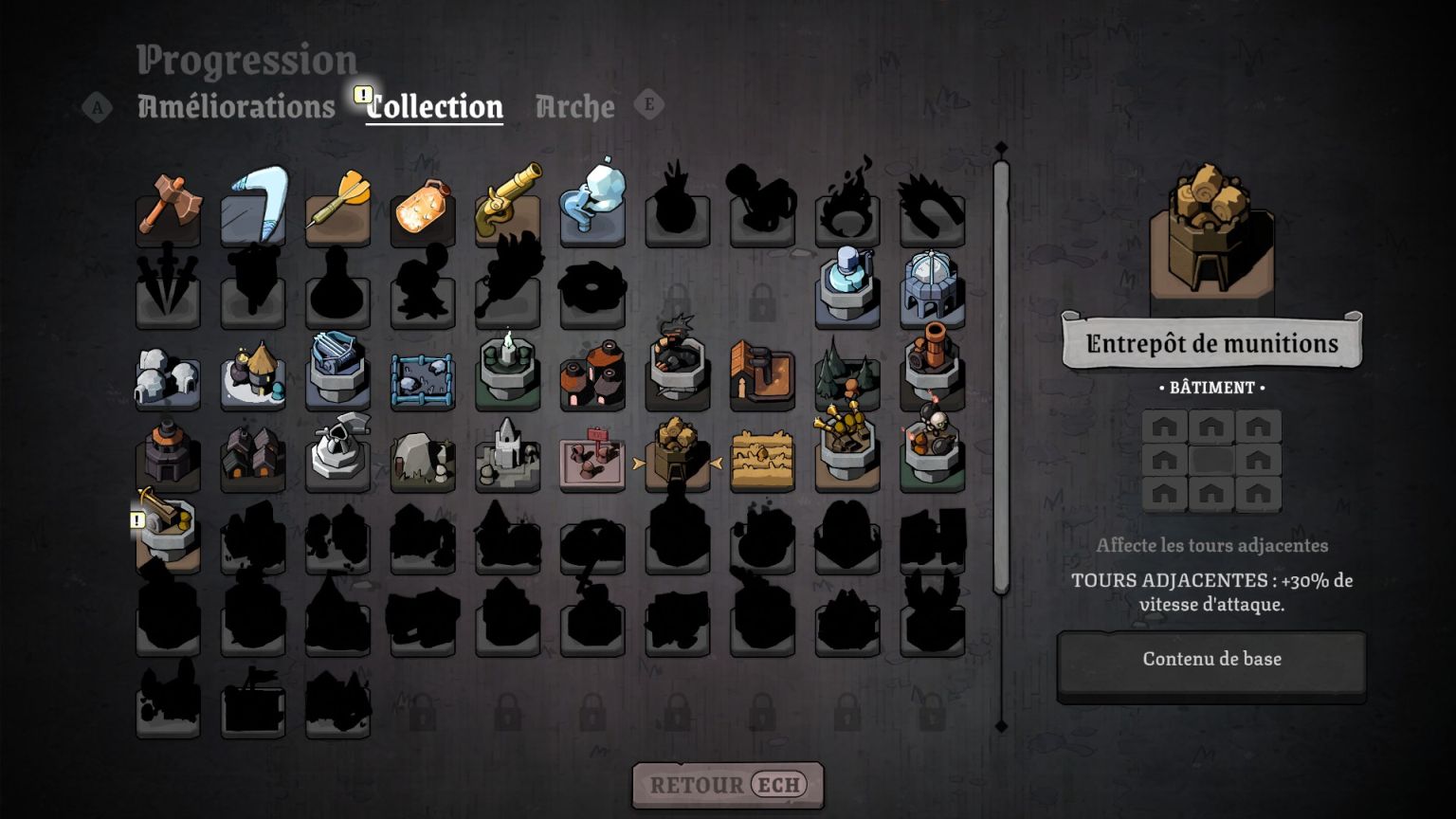Click the collection list scrollbar

pyautogui.click(x=1001, y=379)
